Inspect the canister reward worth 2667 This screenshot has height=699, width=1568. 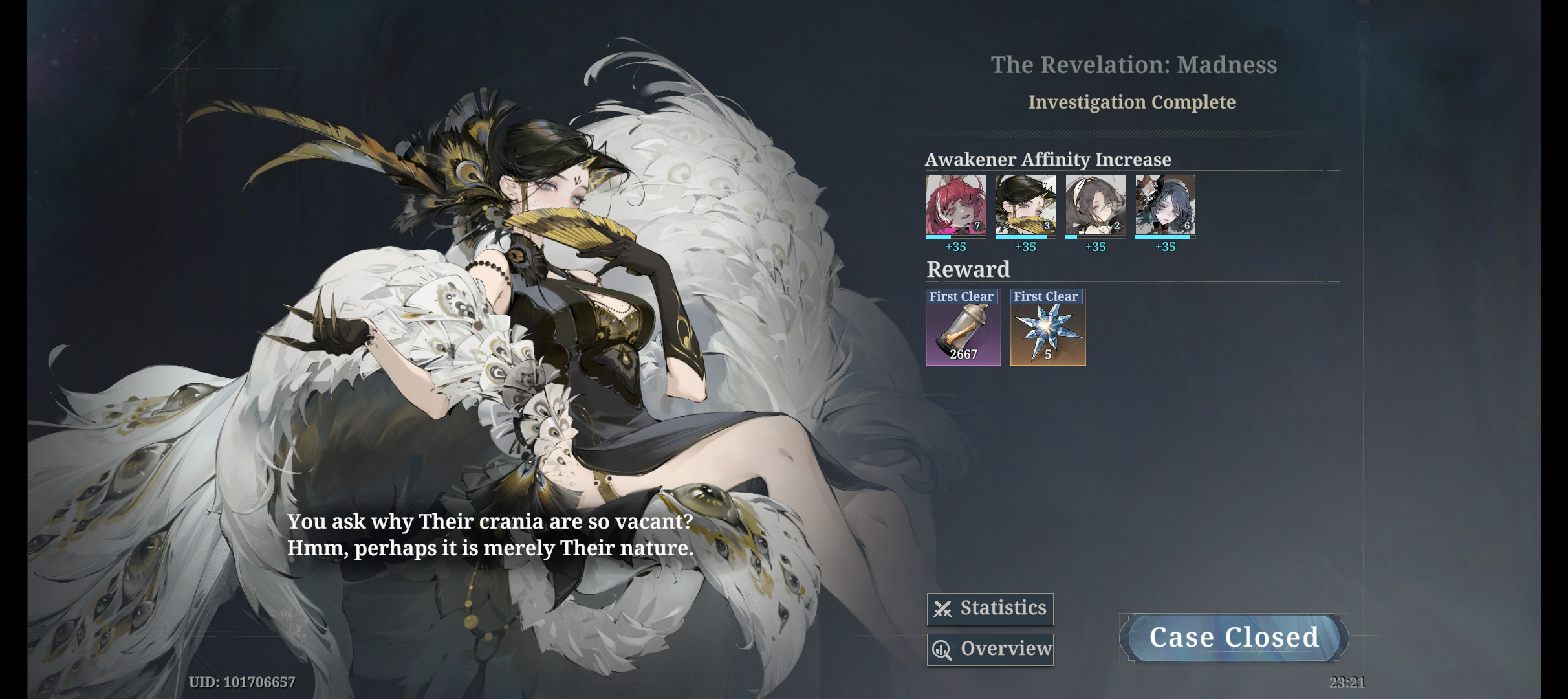point(963,328)
